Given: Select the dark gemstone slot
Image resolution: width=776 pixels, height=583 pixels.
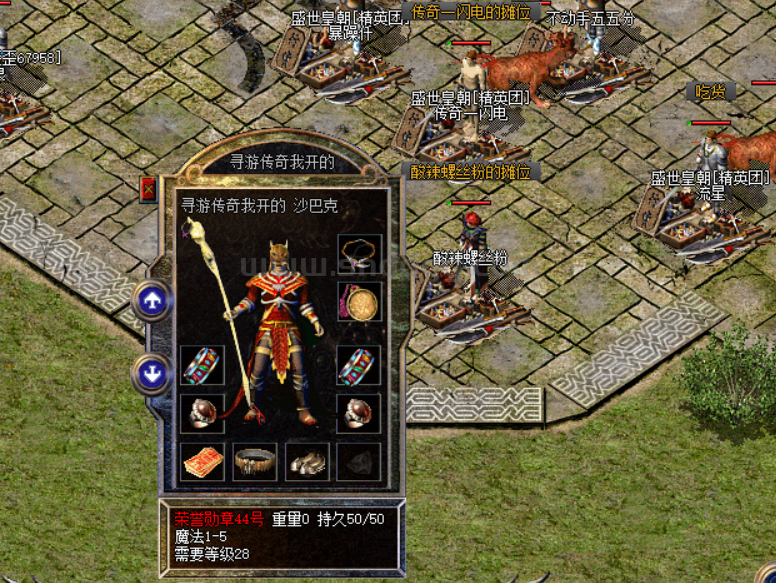Looking at the screenshot, I should click(359, 462).
